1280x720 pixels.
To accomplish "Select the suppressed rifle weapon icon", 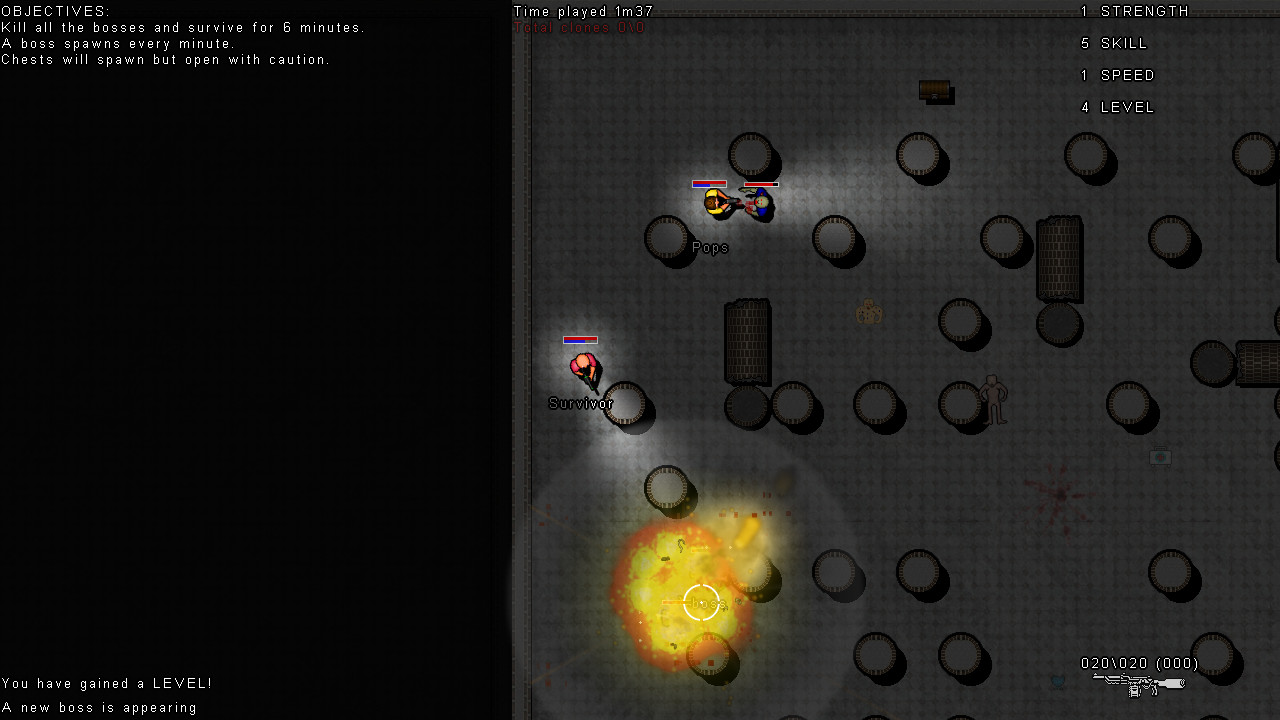I will click(x=1138, y=686).
